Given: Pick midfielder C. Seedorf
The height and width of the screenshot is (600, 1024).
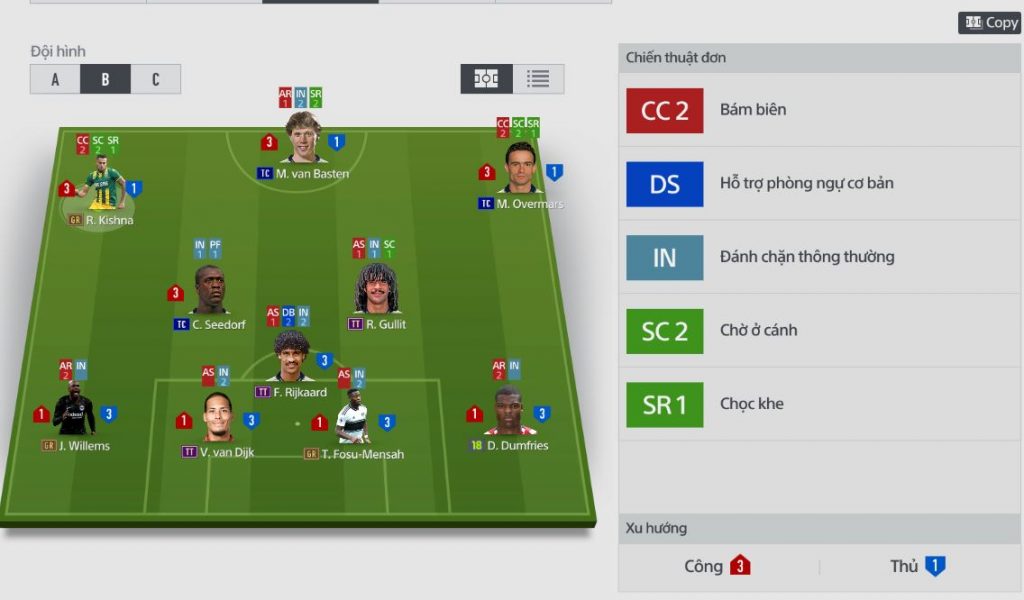Looking at the screenshot, I should point(210,292).
